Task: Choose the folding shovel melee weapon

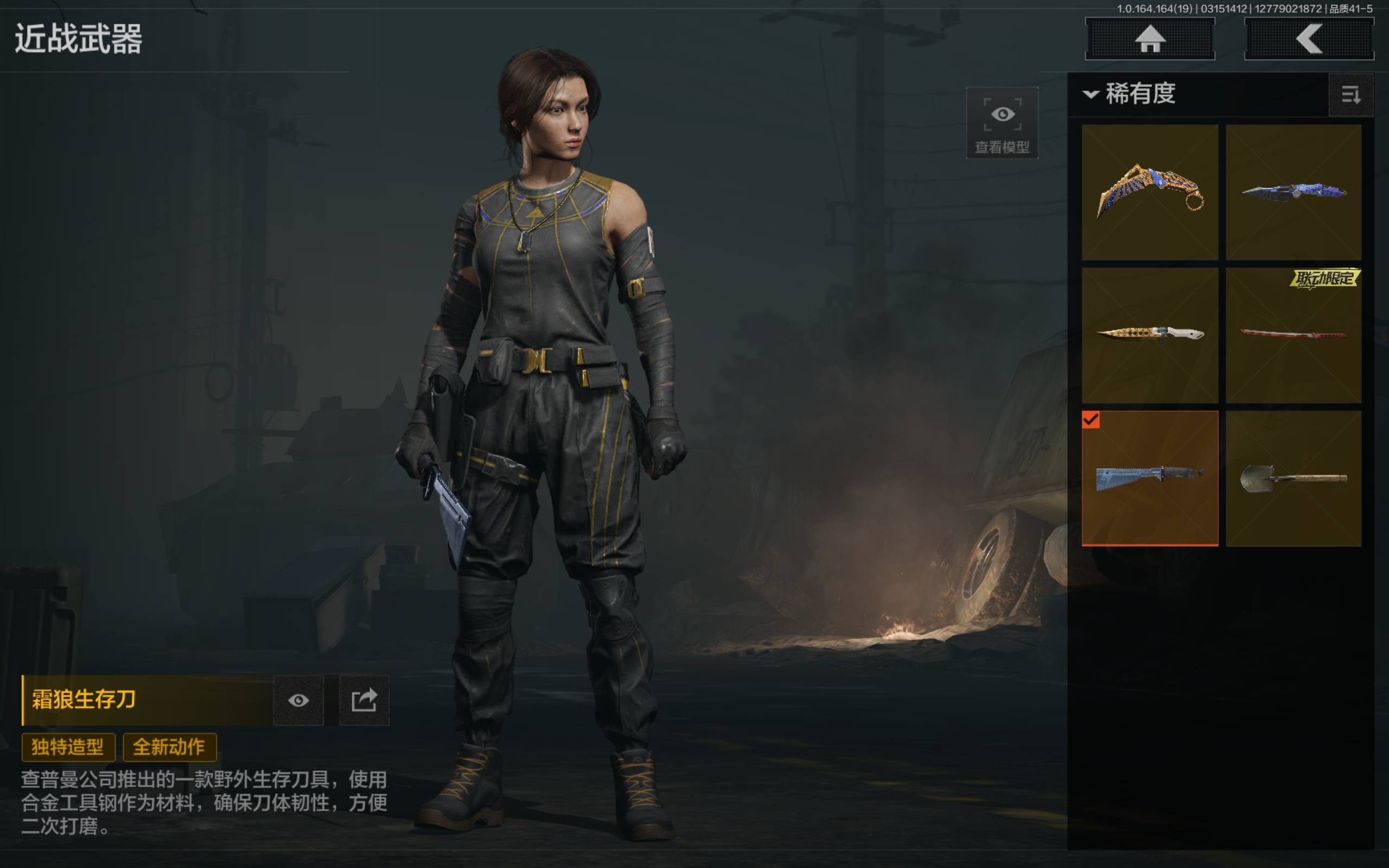Action: (x=1293, y=477)
